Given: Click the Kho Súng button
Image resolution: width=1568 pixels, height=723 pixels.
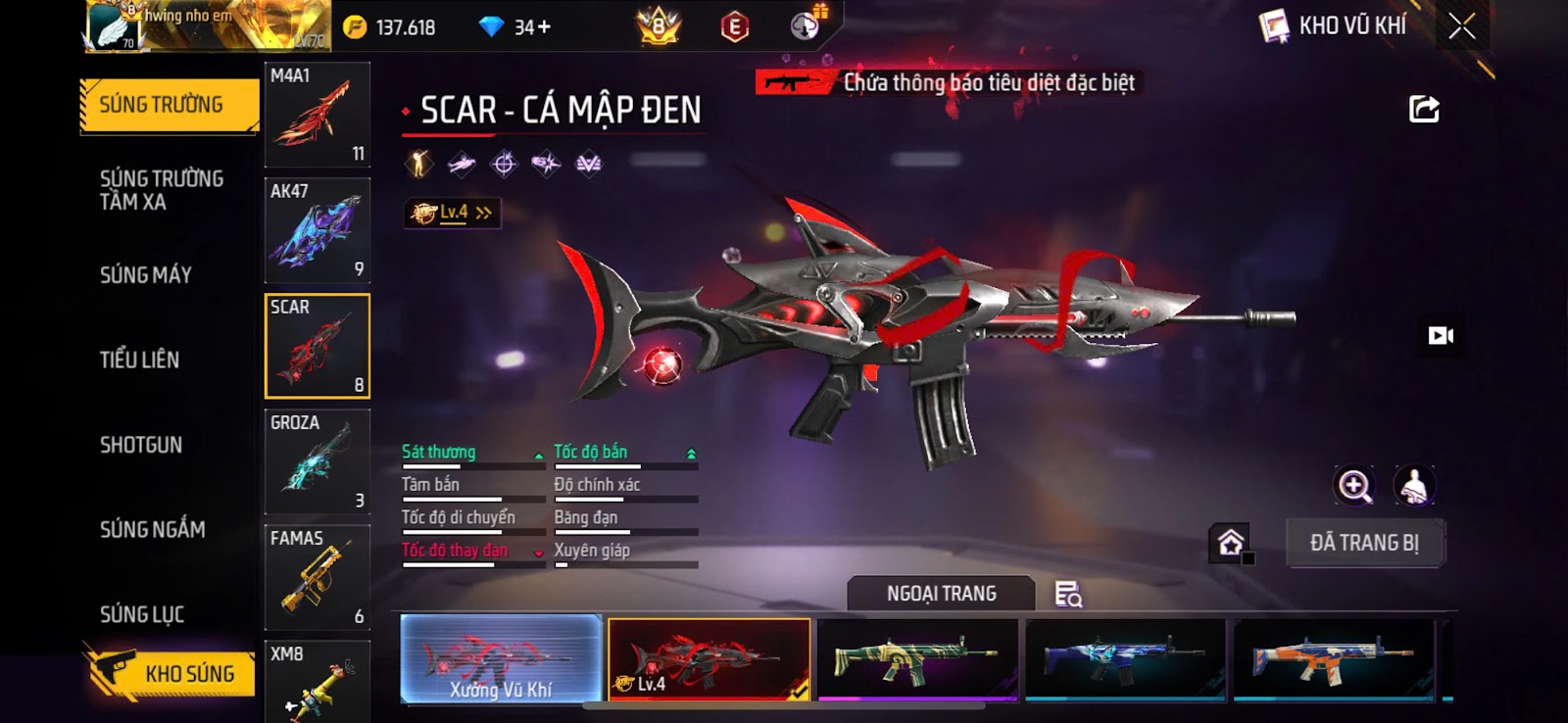Looking at the screenshot, I should (x=171, y=673).
